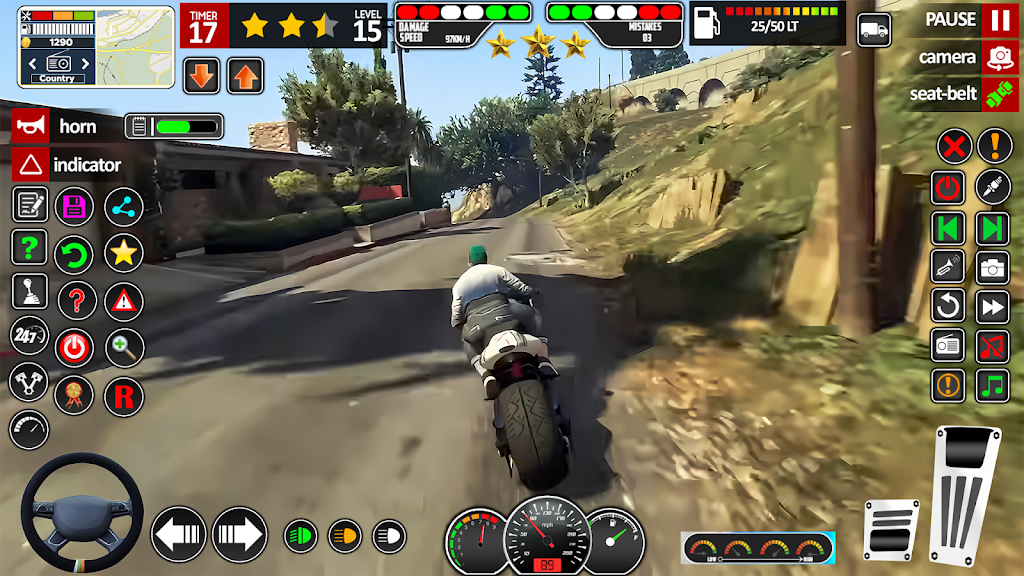Screen dimensions: 1024x576
Task: Open the white camera snapshot button
Action: click(993, 267)
